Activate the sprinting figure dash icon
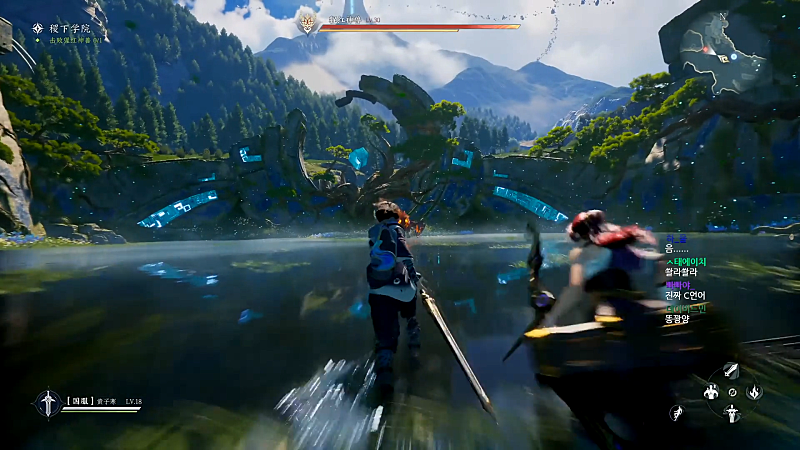This screenshot has width=800, height=450. point(678,412)
